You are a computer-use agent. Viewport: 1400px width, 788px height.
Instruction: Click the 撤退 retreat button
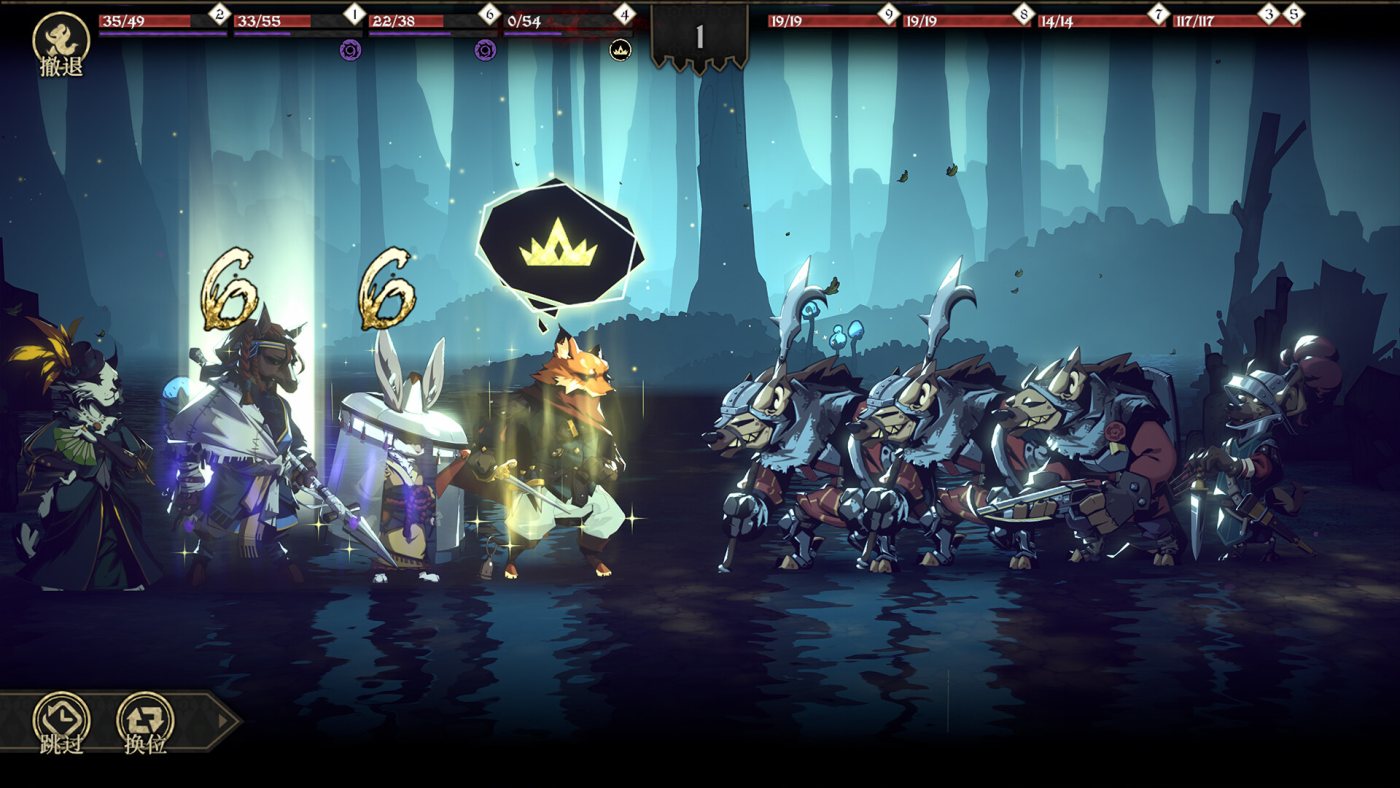click(61, 44)
